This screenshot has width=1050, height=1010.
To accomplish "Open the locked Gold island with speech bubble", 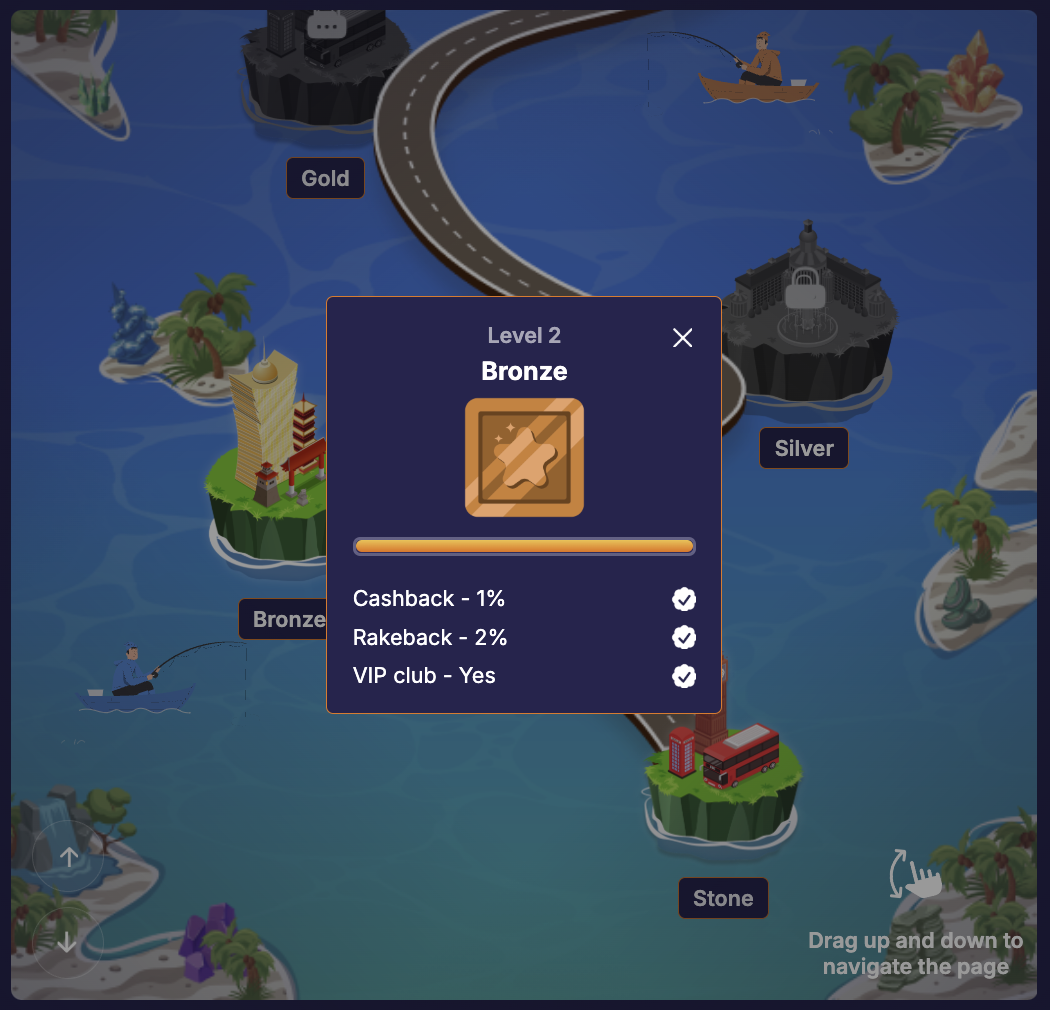I will click(325, 25).
